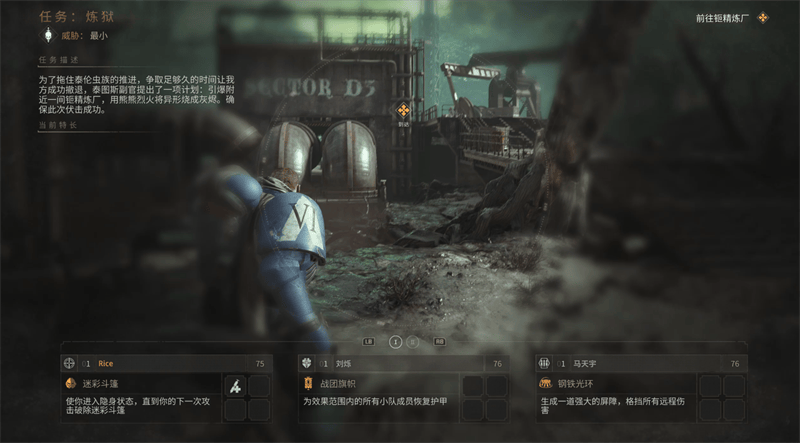Switch to page II indicator

pos(414,341)
